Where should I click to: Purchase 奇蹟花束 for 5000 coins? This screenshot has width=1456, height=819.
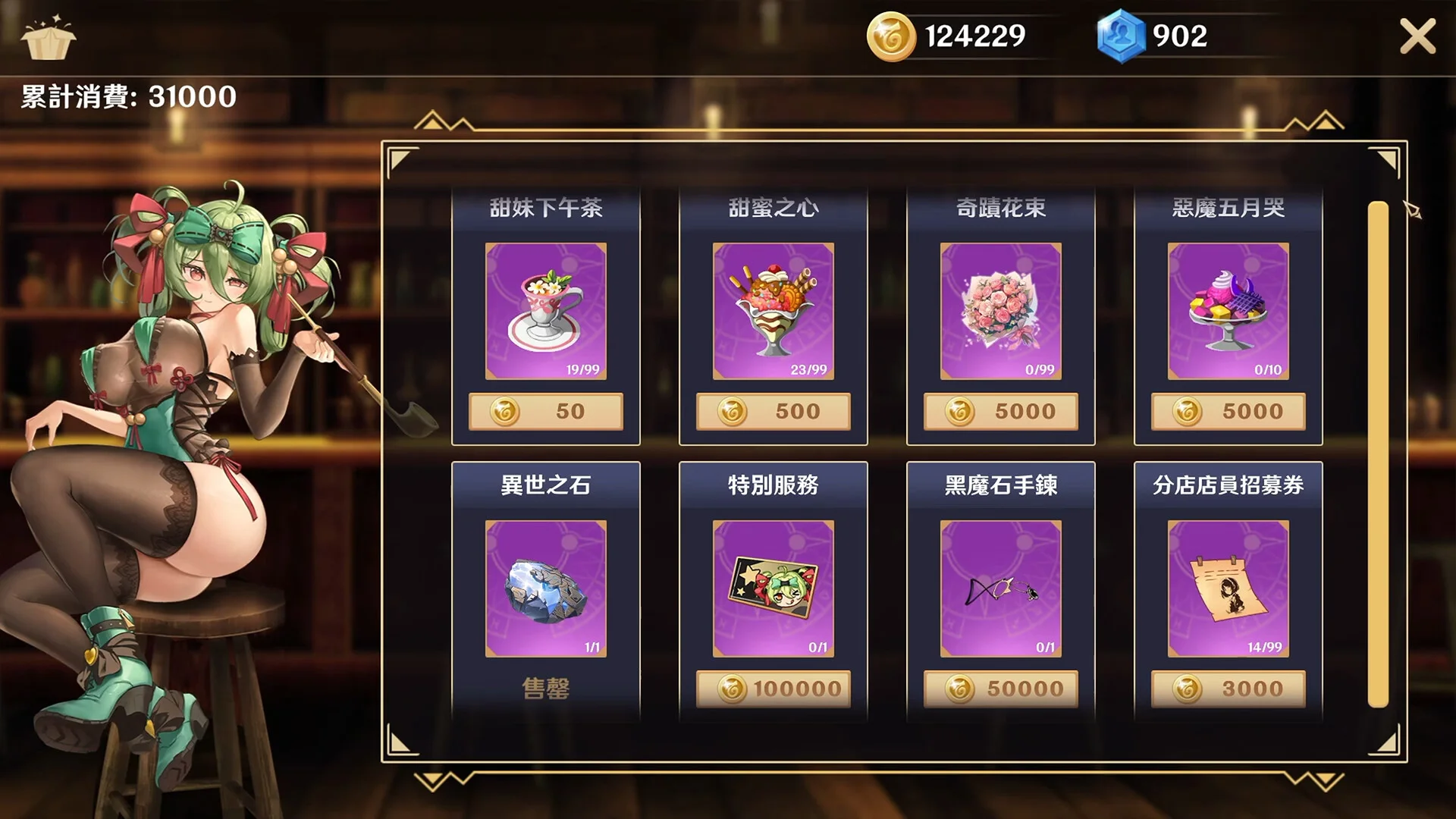click(1000, 411)
